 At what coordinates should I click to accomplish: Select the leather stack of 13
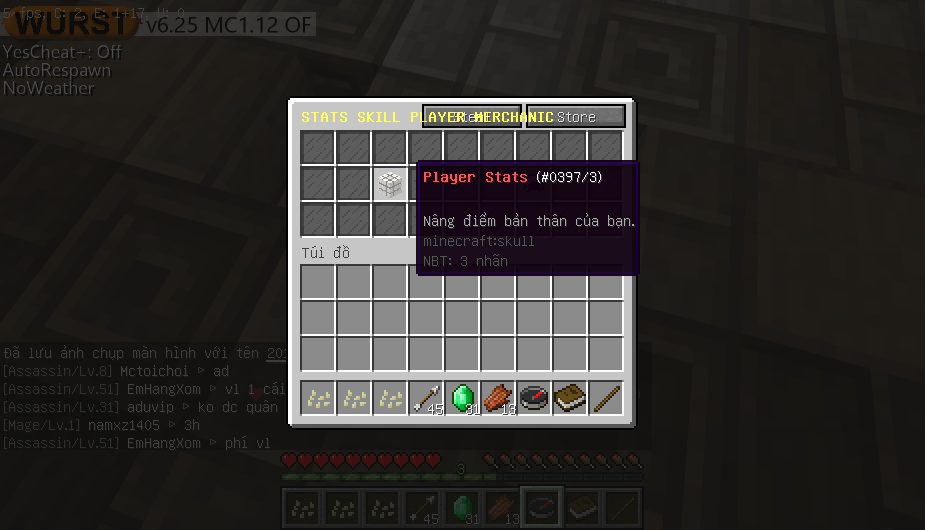[498, 398]
